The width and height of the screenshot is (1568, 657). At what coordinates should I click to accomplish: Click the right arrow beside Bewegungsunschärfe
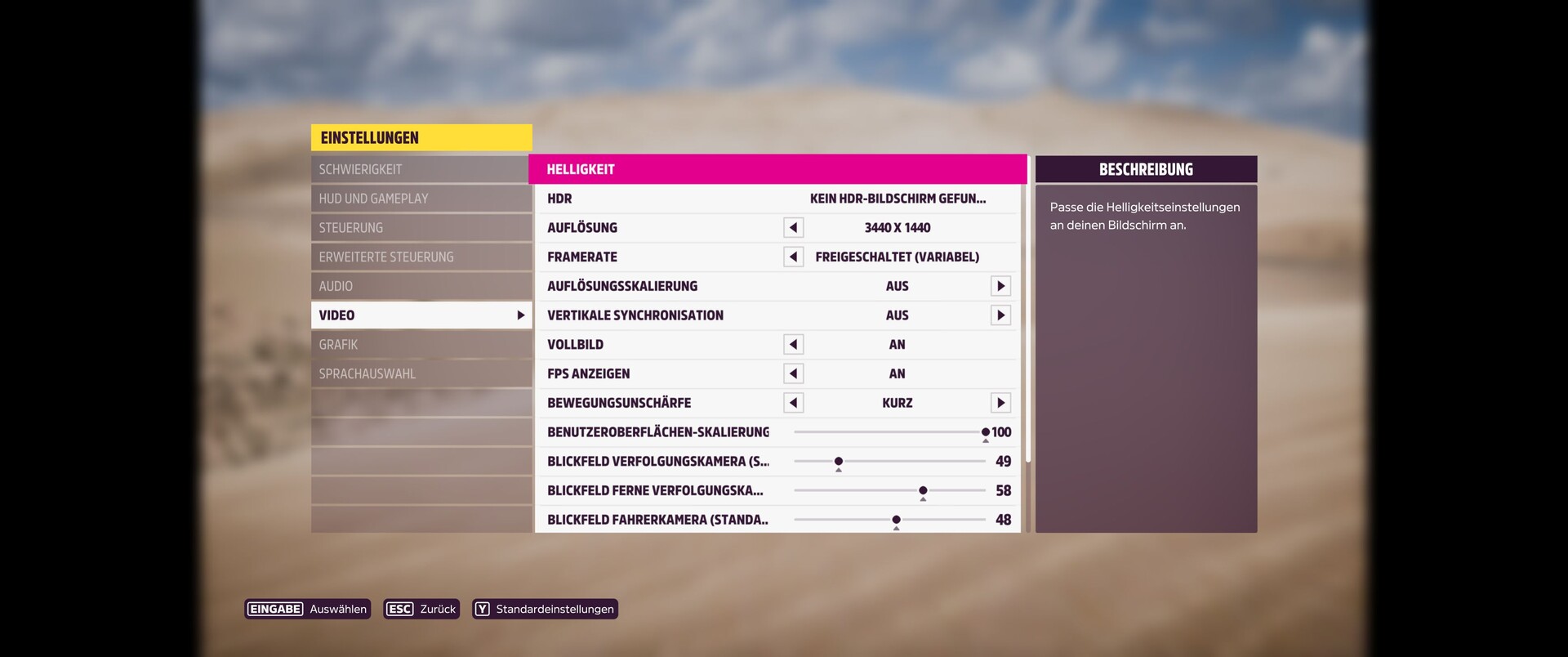coord(1000,402)
